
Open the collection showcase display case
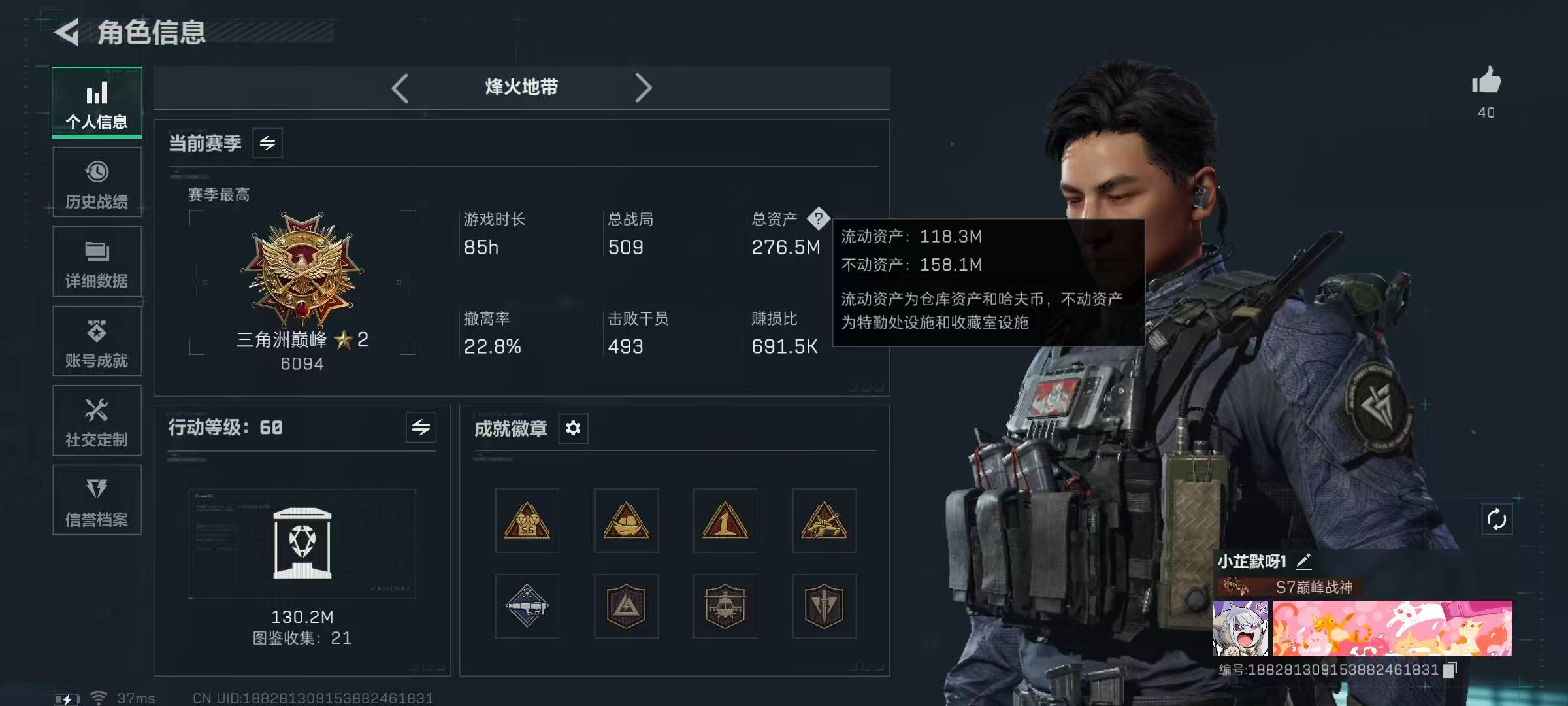pos(302,543)
